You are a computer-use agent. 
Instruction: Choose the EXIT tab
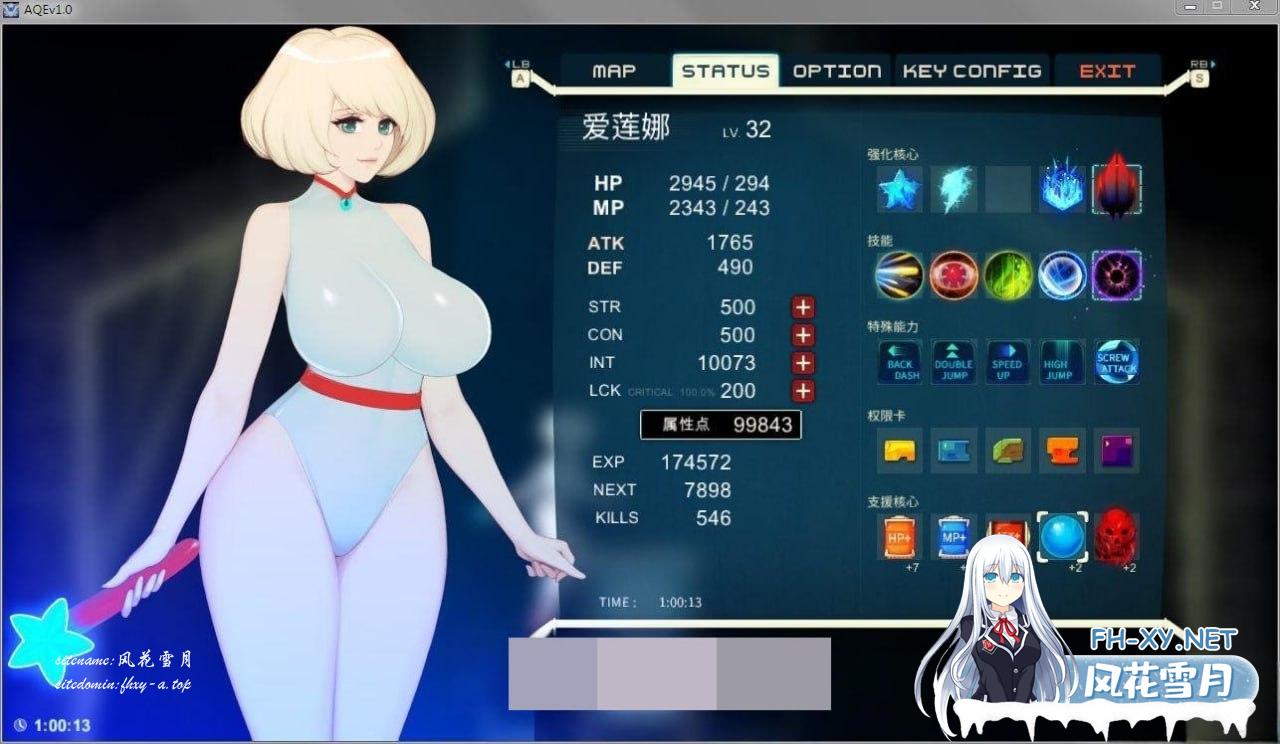1107,71
